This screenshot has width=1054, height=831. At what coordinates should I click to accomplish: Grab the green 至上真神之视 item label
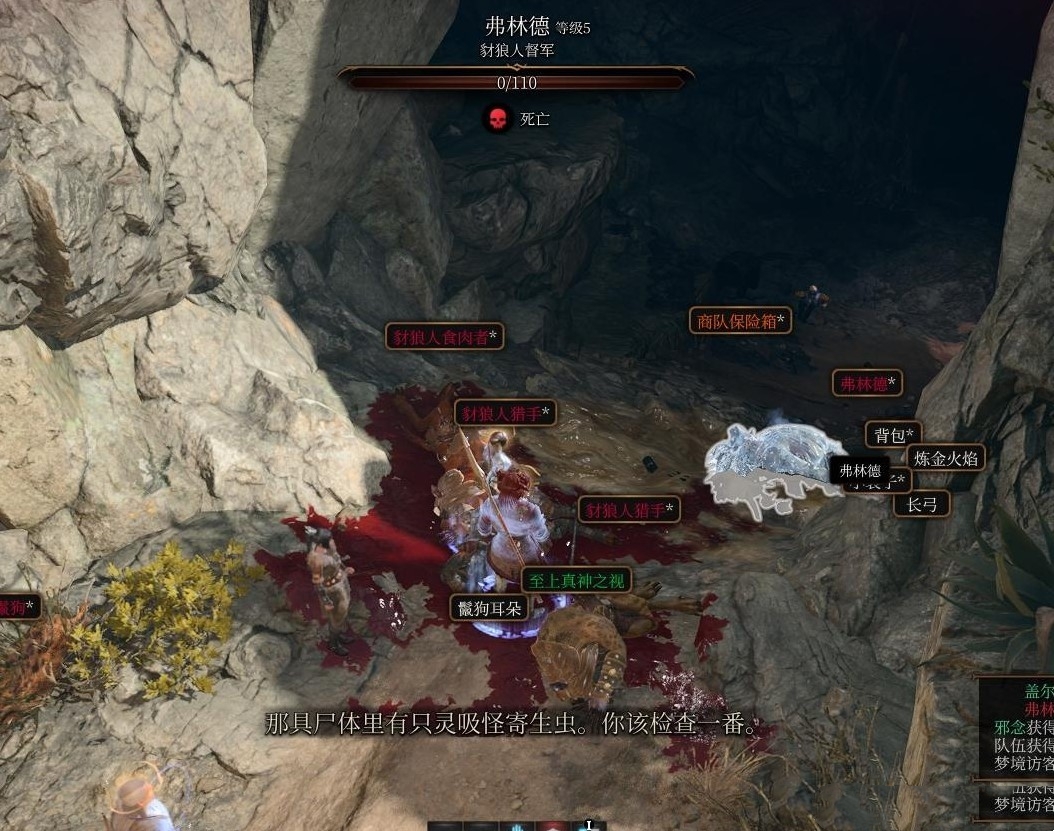(x=576, y=580)
